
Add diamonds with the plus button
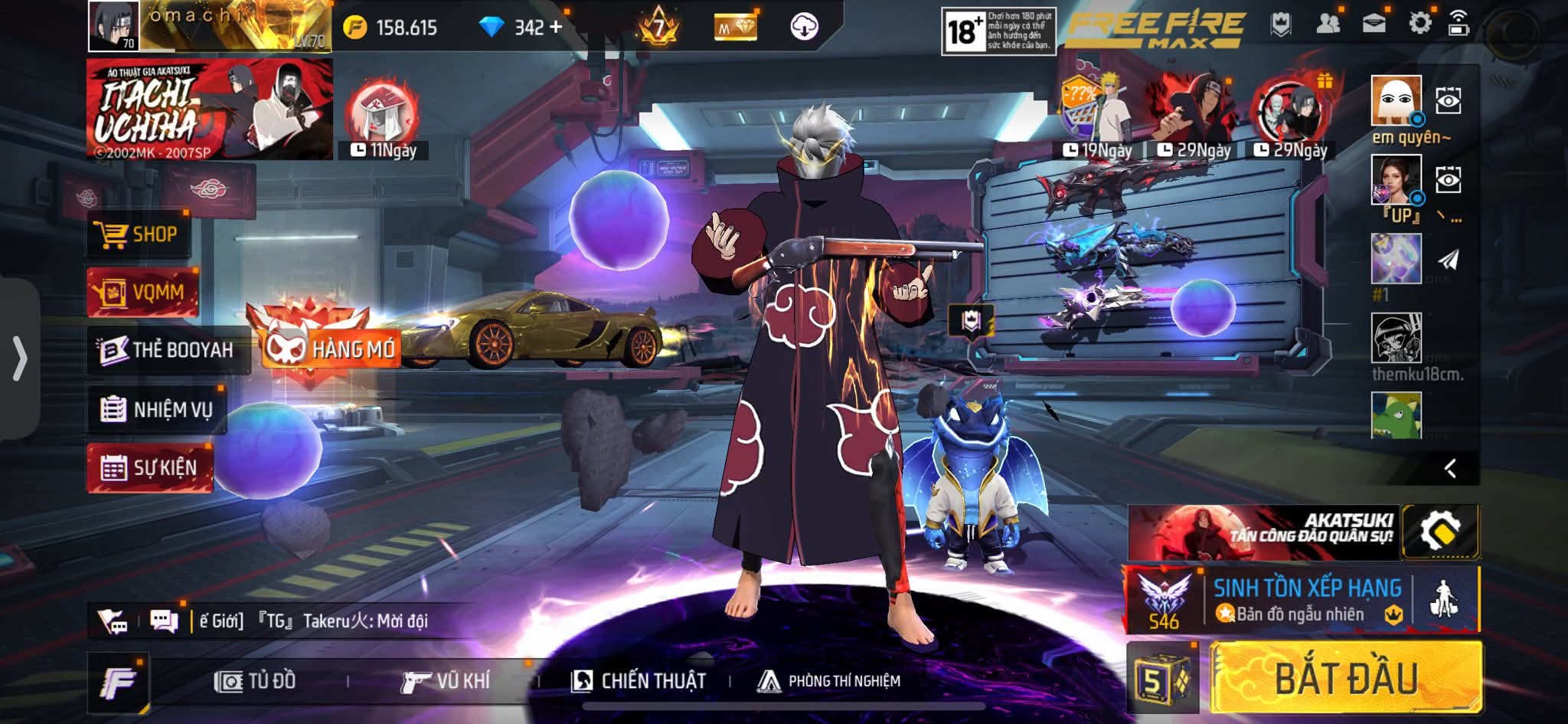(x=556, y=28)
